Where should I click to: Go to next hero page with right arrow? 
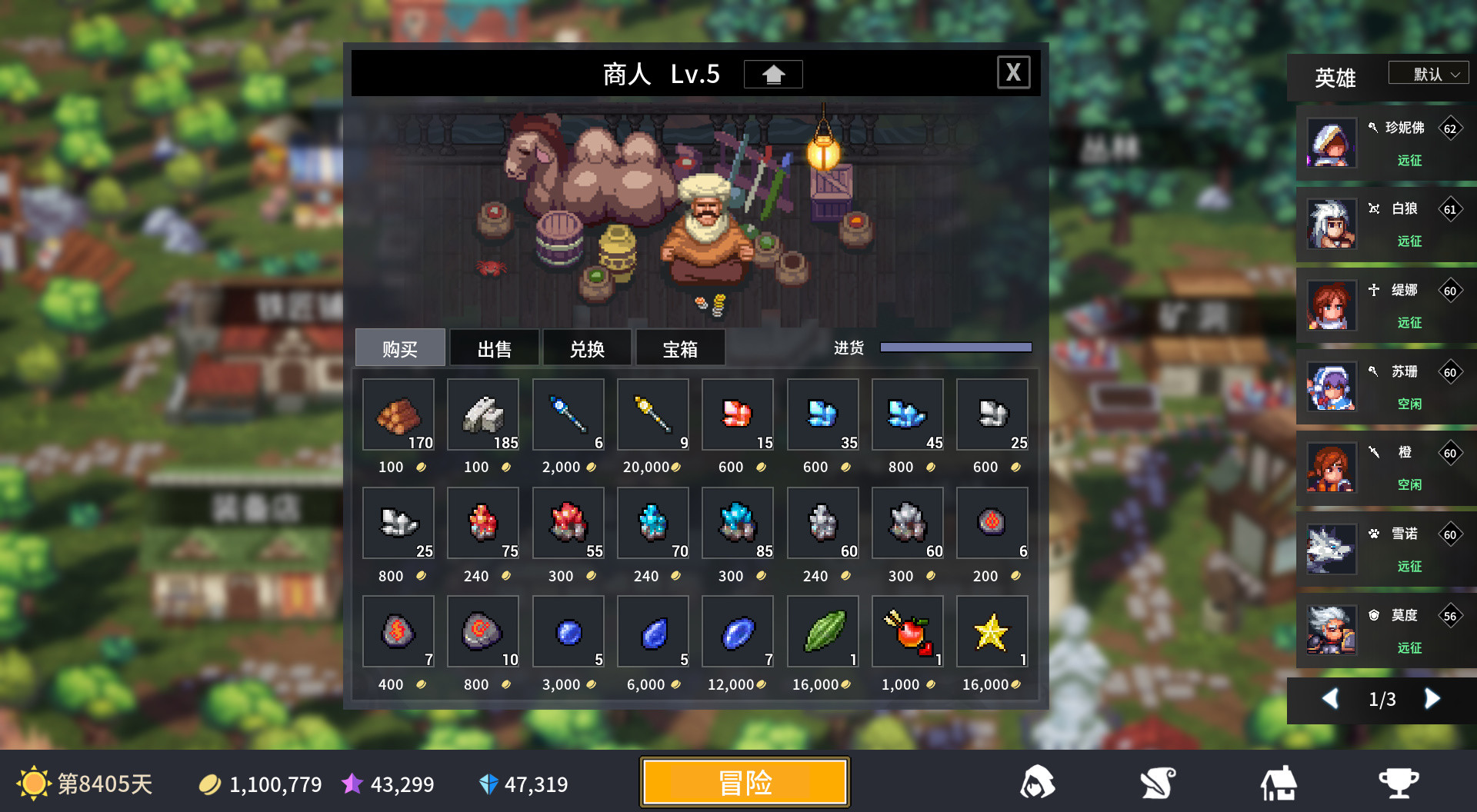1432,699
